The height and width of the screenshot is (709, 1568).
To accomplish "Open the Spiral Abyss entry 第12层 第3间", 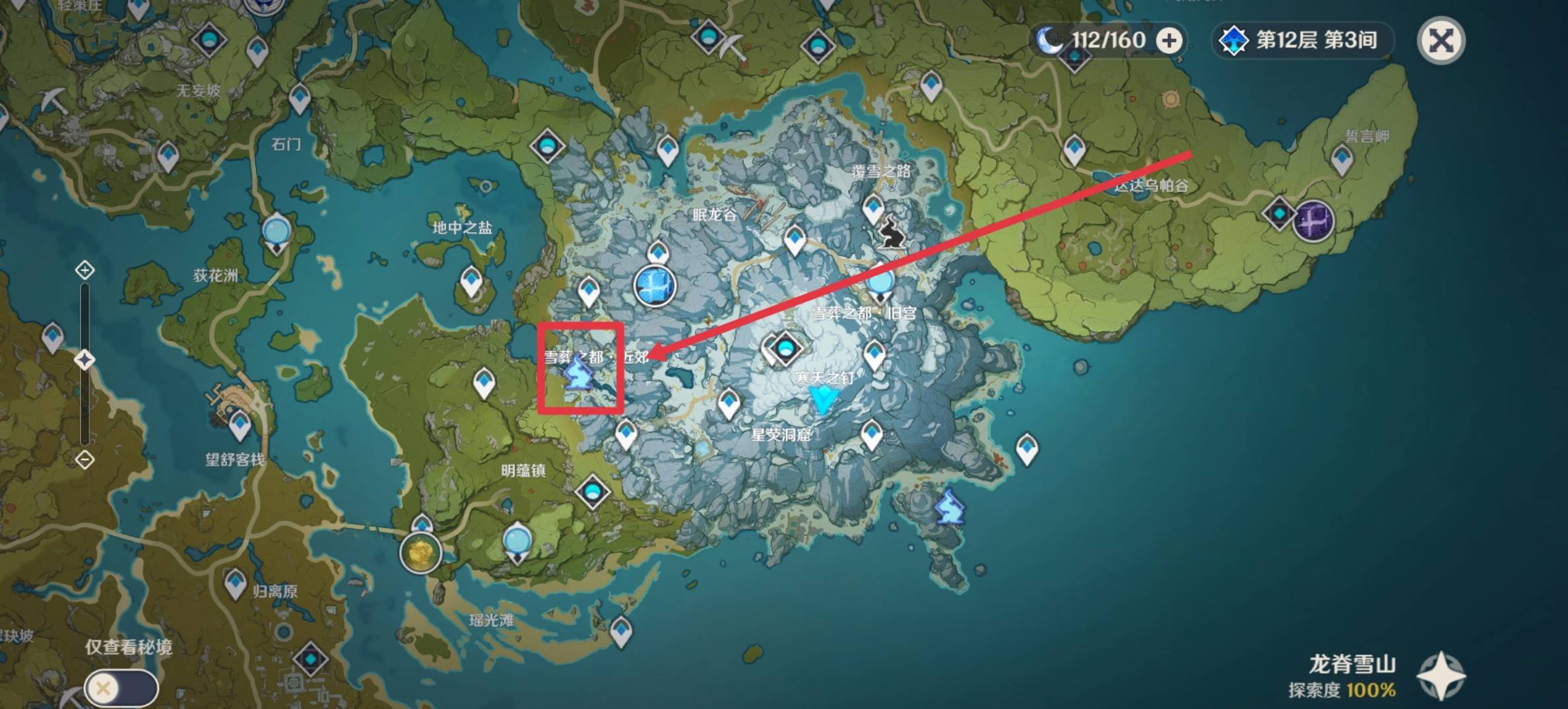I will pyautogui.click(x=1303, y=40).
